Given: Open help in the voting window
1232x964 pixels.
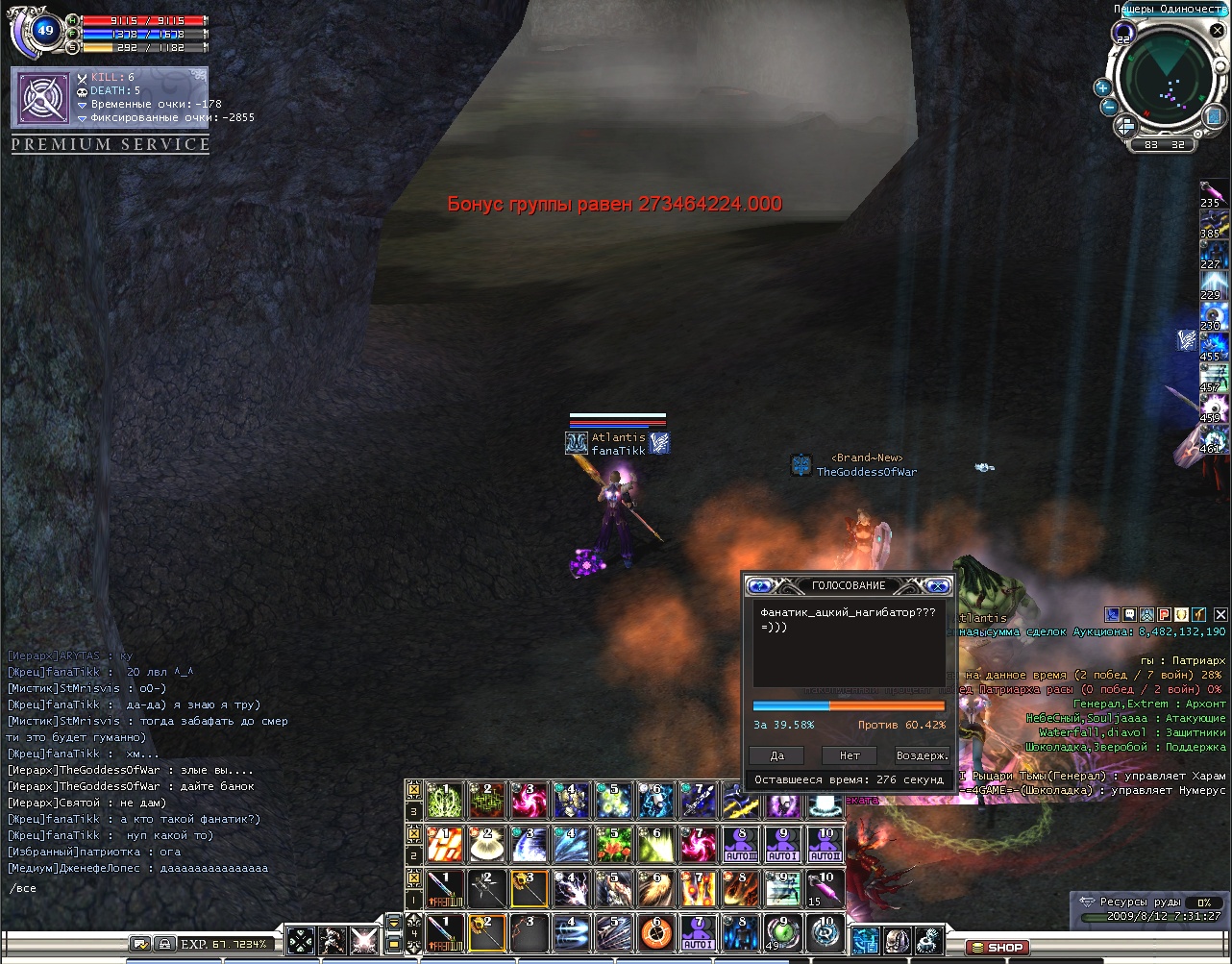Looking at the screenshot, I should click(x=760, y=585).
